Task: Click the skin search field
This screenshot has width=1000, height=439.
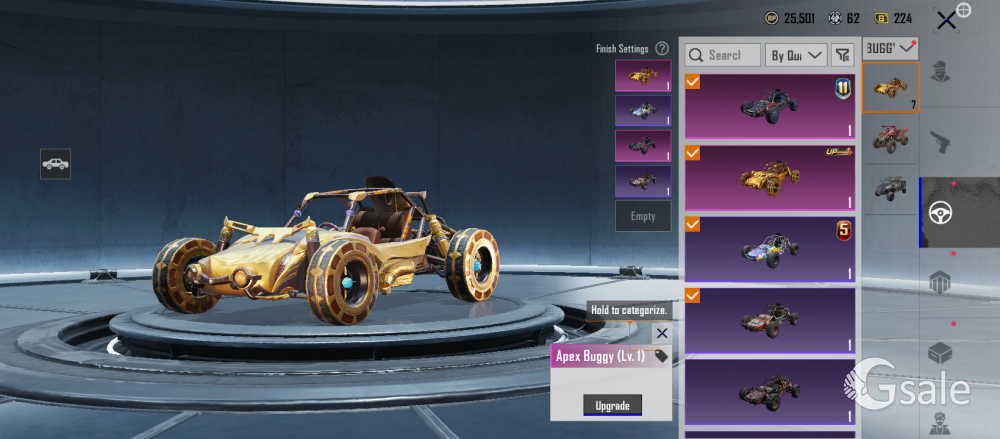Action: point(723,55)
